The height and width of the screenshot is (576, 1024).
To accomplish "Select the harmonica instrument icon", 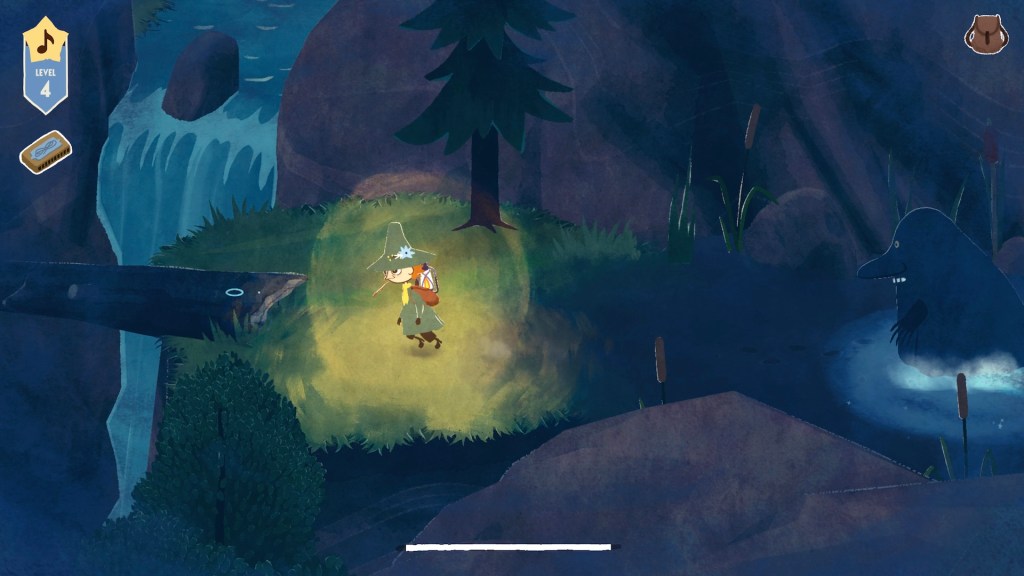I will click(x=45, y=152).
